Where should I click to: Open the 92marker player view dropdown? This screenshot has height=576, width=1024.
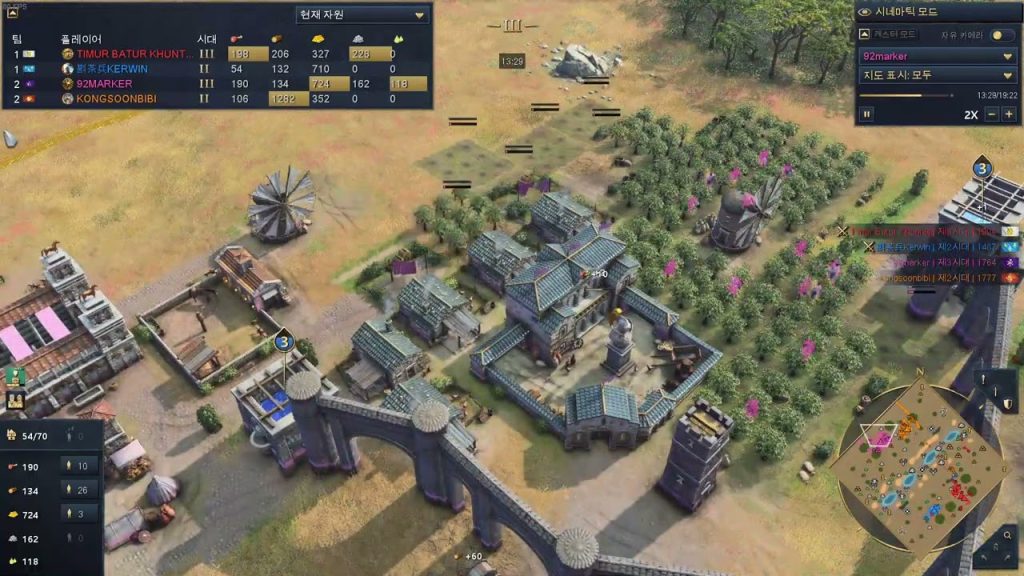(x=938, y=56)
